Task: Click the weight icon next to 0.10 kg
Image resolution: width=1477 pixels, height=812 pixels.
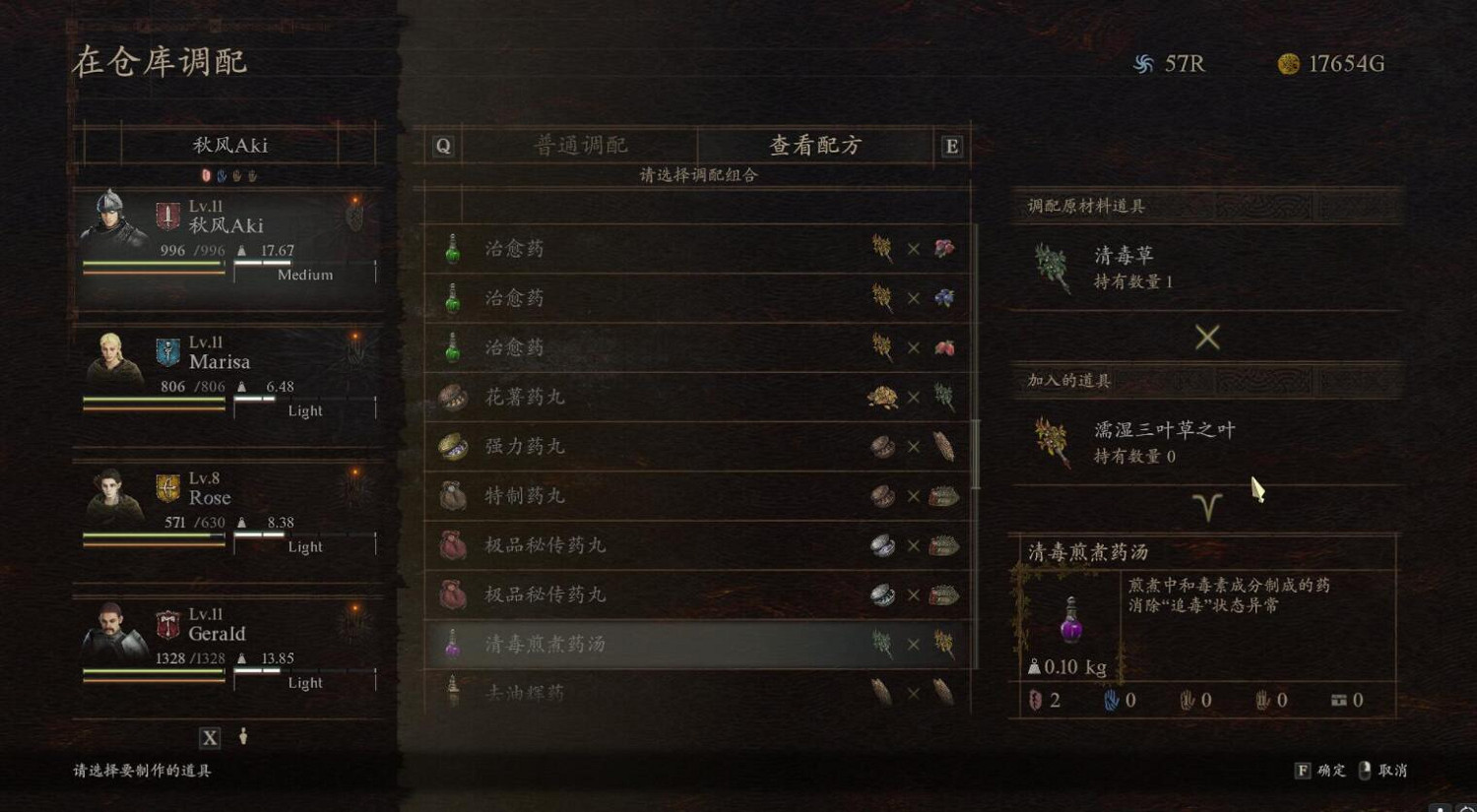Action: coord(1034,665)
